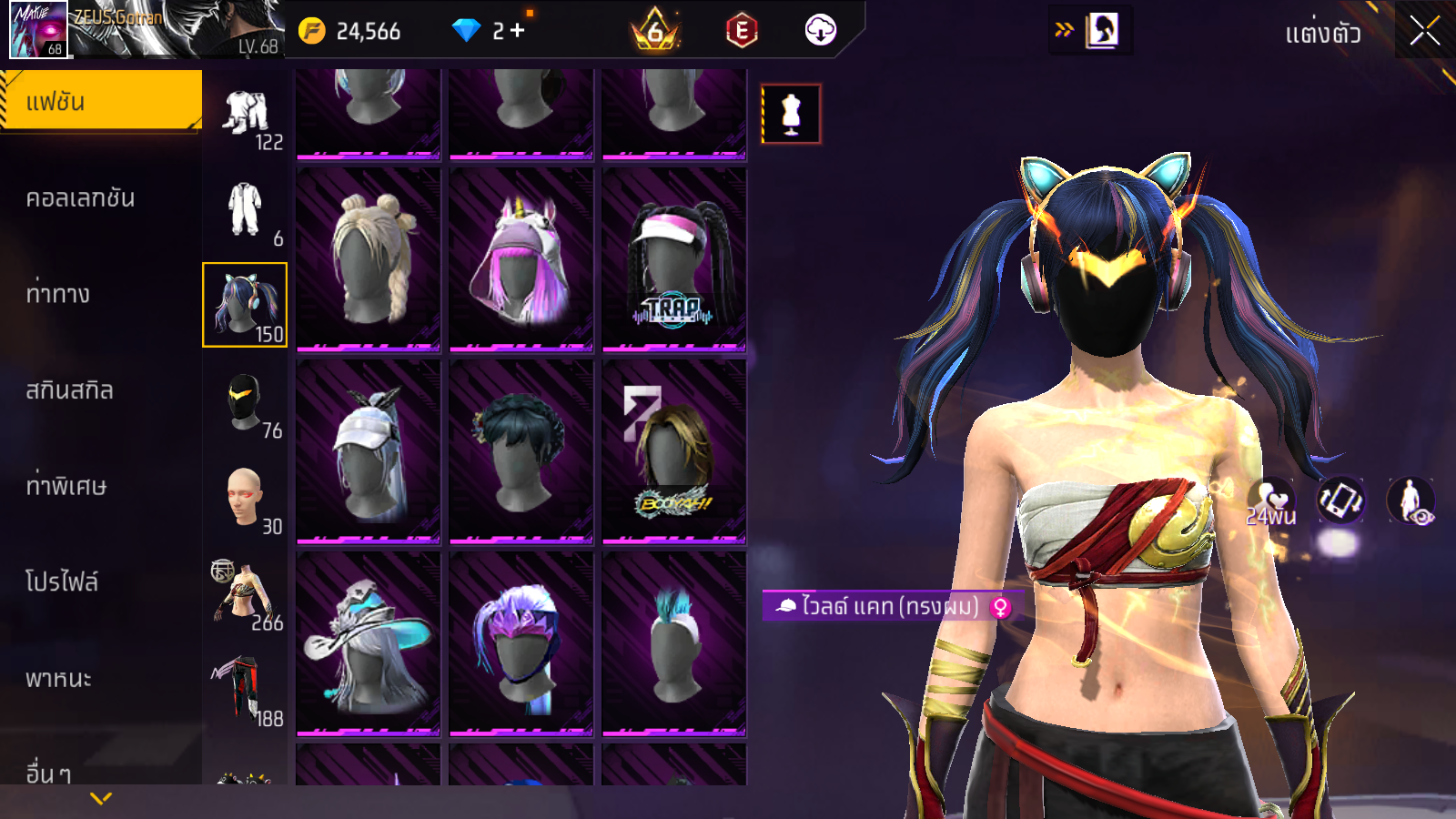Choose the TRAP visor braids hairstyle

coord(674,258)
